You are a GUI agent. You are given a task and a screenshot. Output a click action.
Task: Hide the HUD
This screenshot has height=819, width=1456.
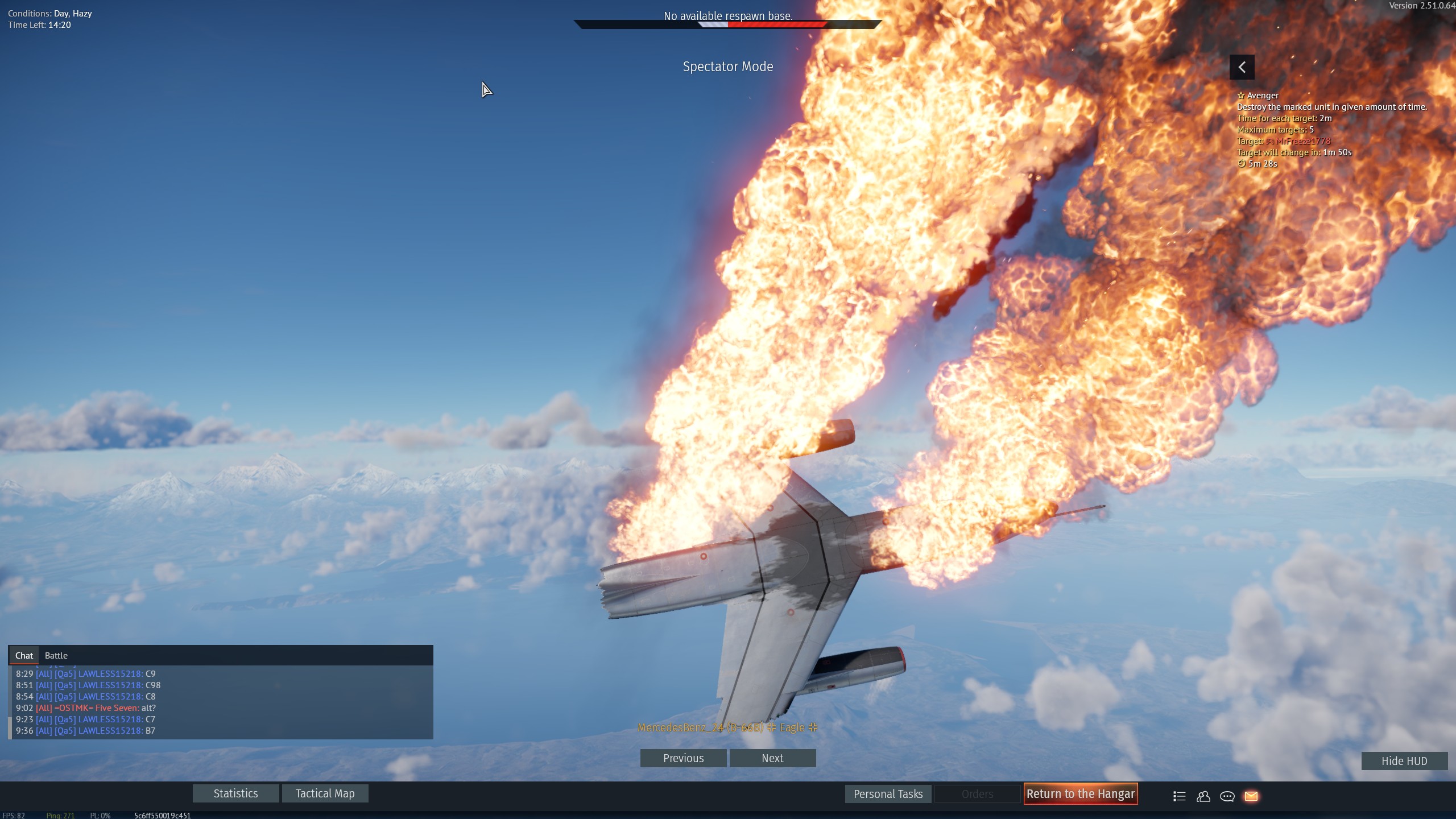coord(1404,761)
